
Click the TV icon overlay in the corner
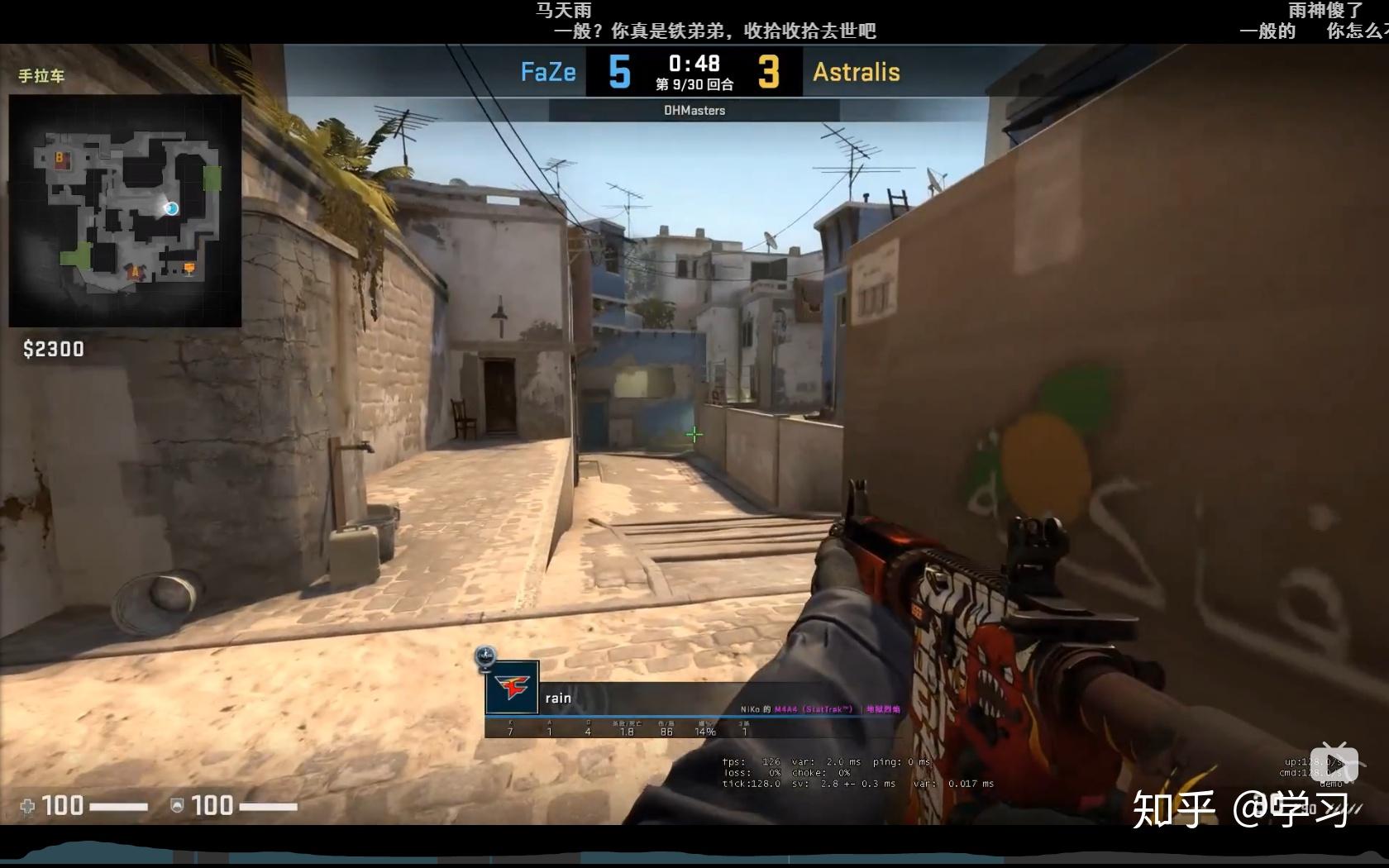pyautogui.click(x=1334, y=762)
